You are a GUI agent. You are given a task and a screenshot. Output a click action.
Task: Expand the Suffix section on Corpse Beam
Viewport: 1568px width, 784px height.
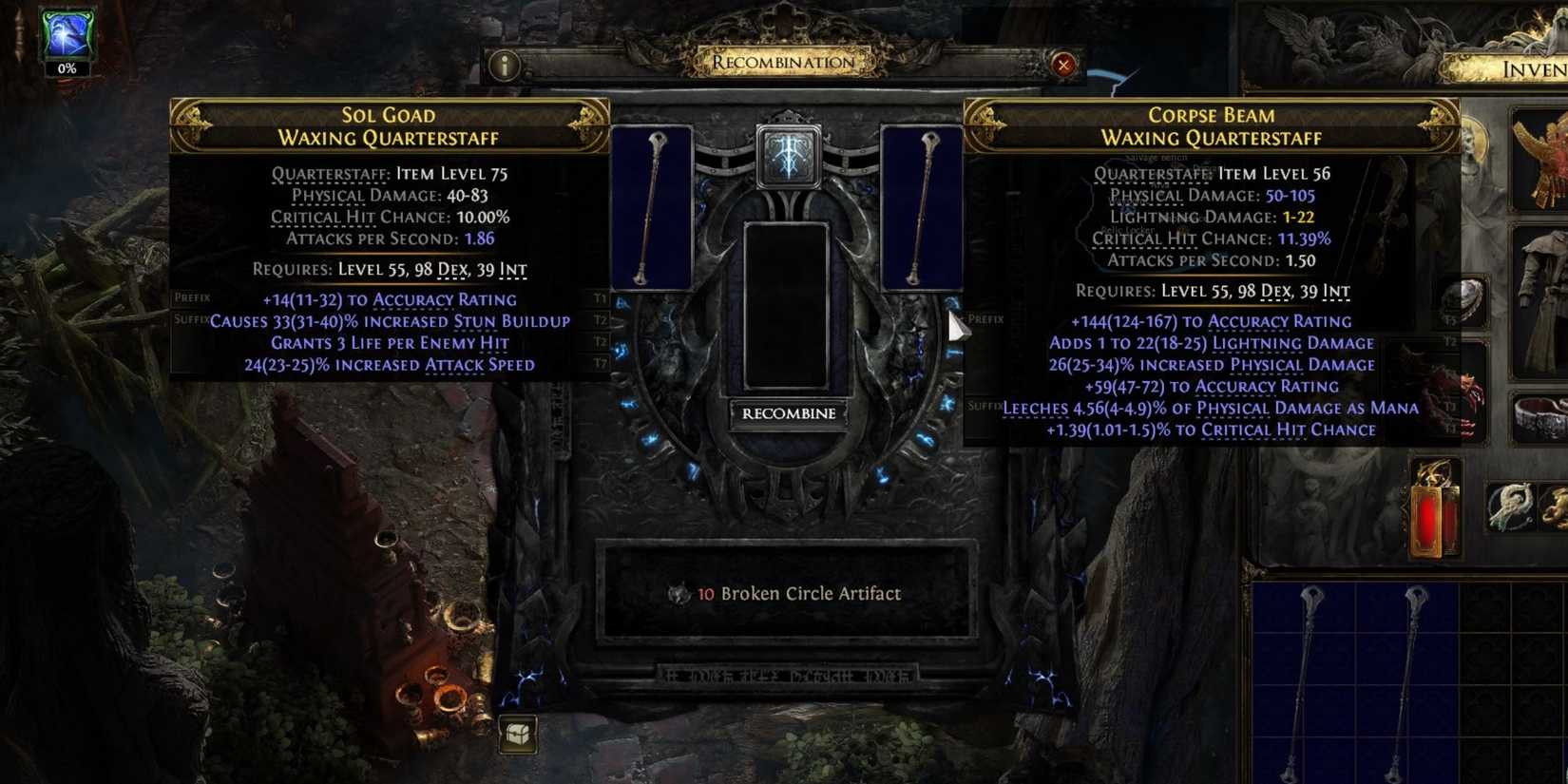(x=984, y=407)
